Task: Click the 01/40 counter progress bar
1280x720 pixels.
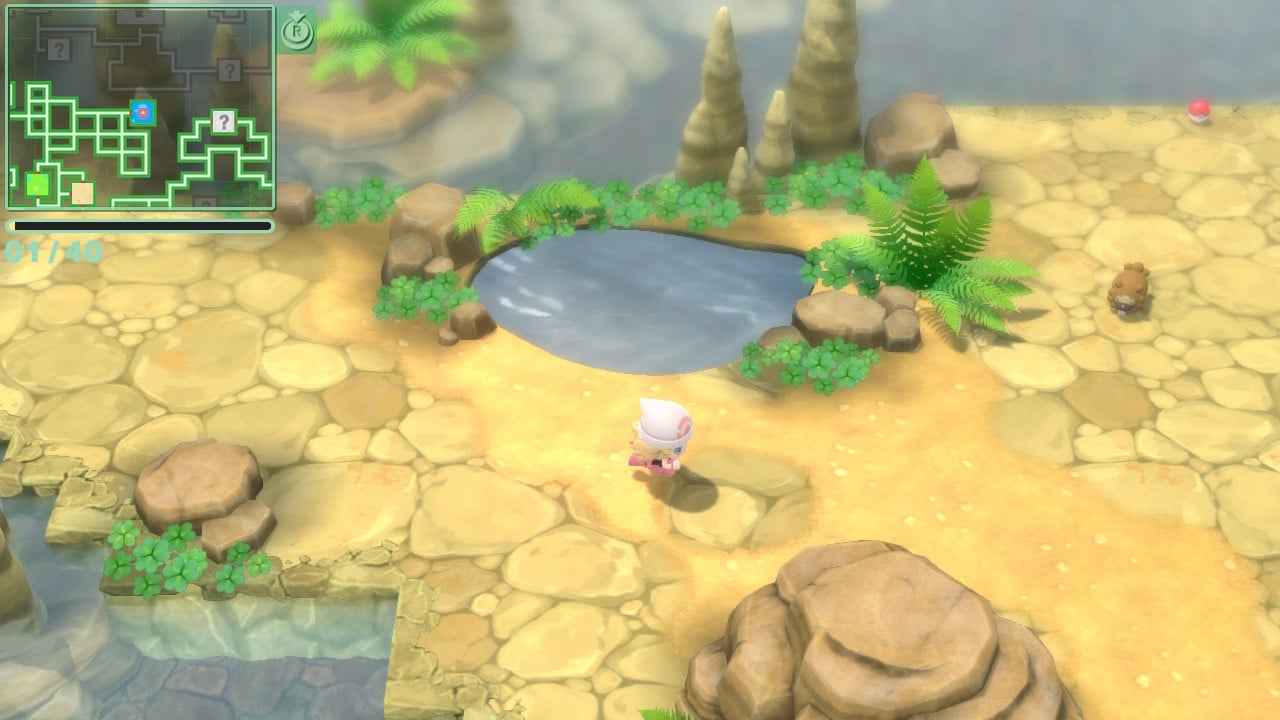Action: 140,225
